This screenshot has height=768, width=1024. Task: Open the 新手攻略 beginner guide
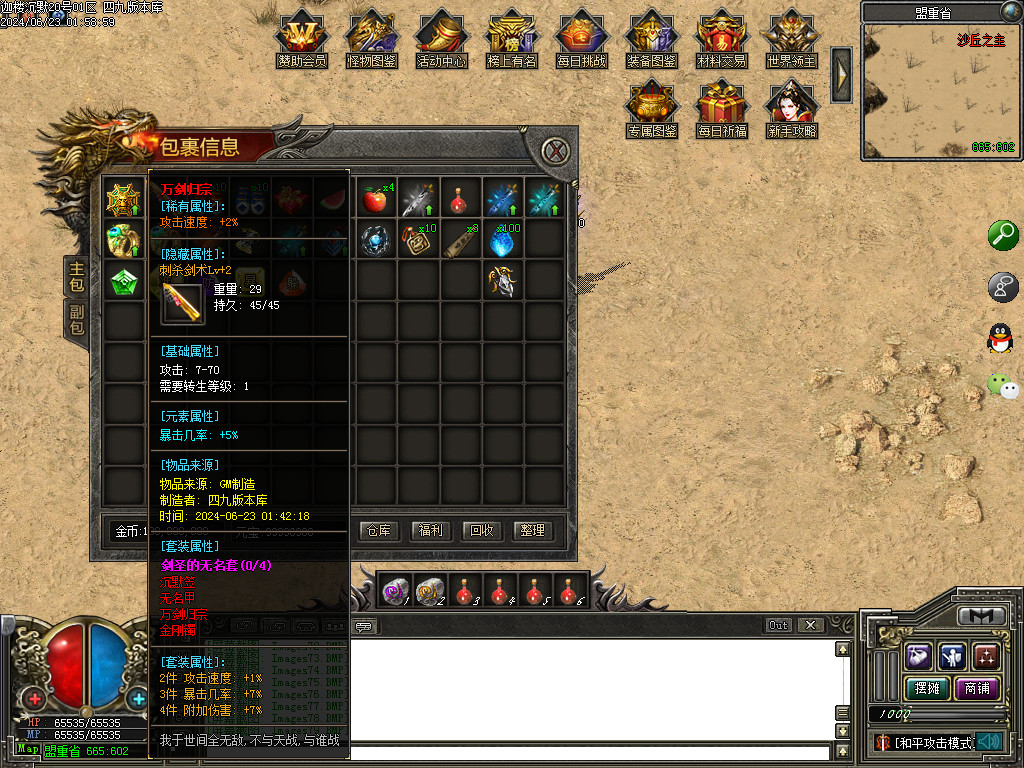coord(792,110)
